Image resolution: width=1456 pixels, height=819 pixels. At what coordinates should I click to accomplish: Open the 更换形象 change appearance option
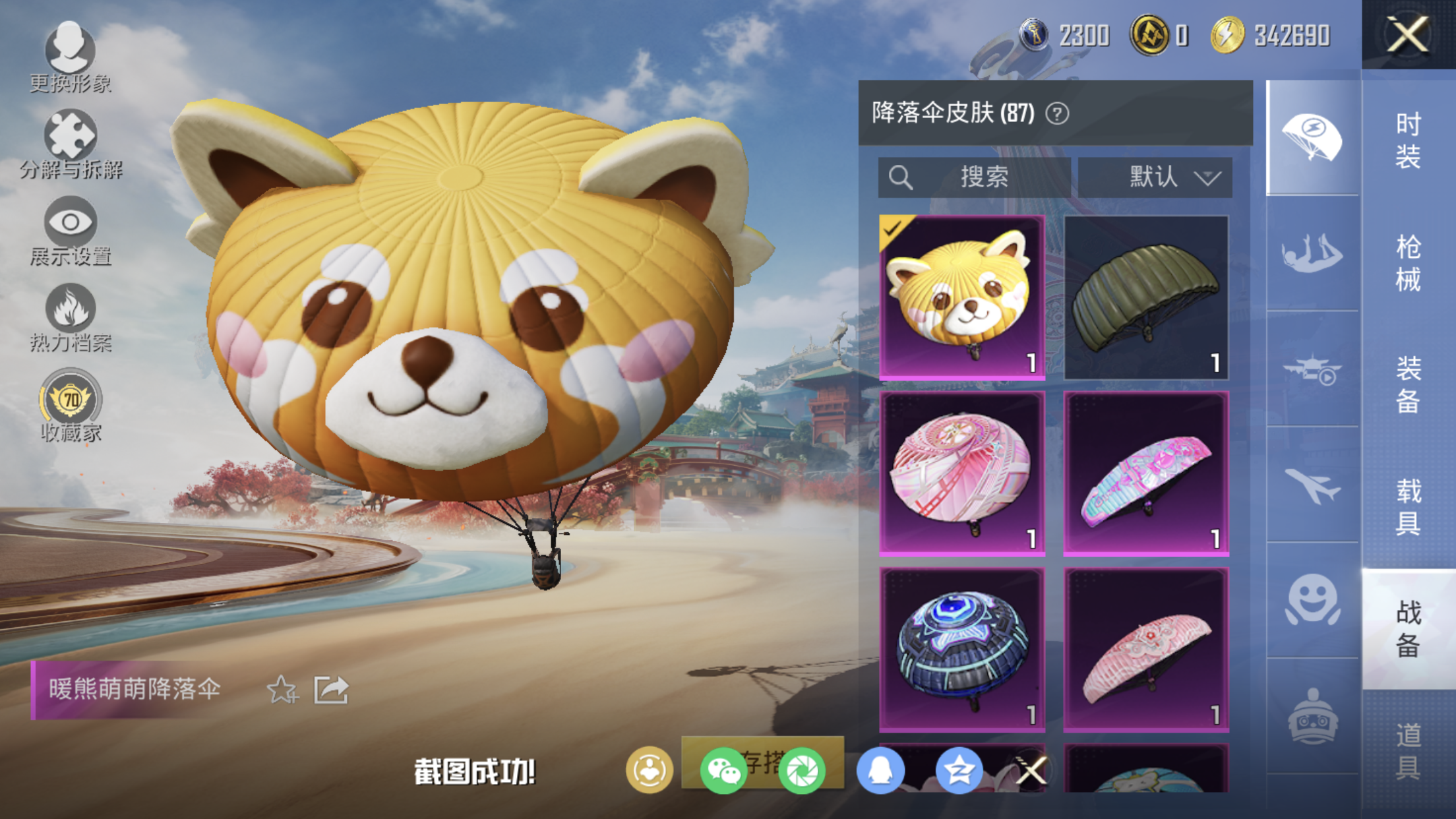pyautogui.click(x=70, y=57)
